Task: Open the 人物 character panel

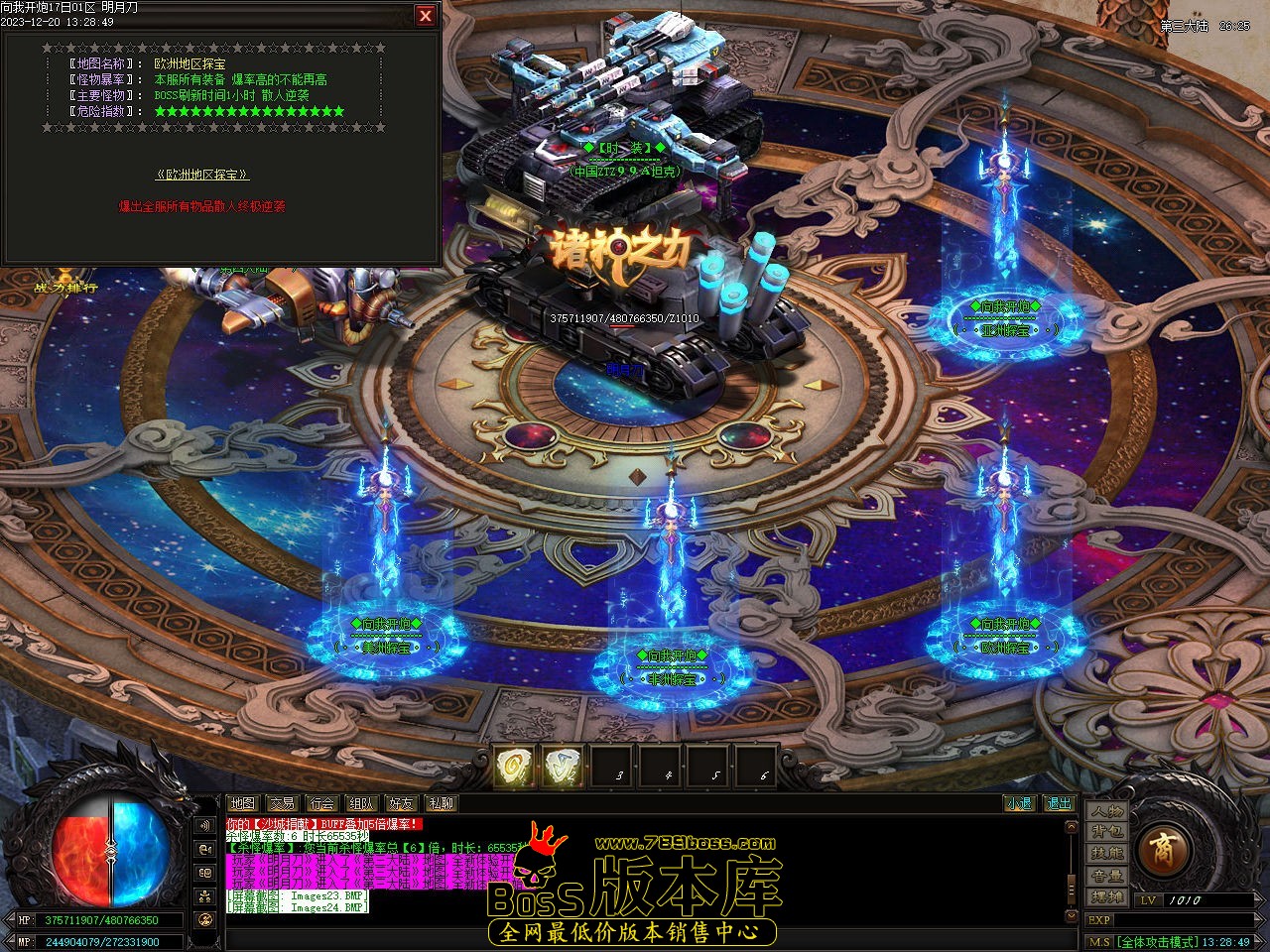Action: point(1106,810)
